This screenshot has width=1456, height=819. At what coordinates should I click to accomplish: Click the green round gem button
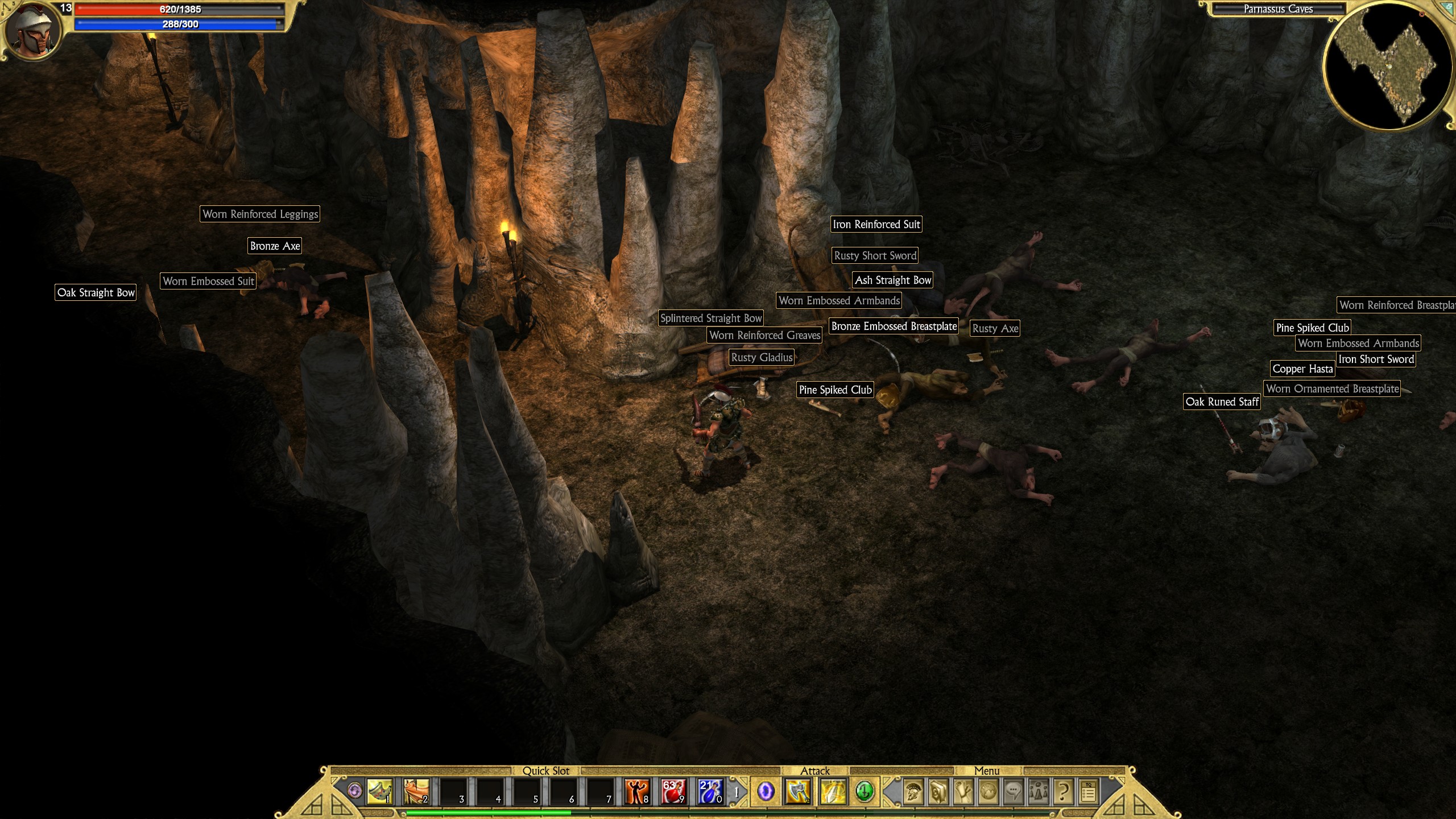tap(864, 791)
